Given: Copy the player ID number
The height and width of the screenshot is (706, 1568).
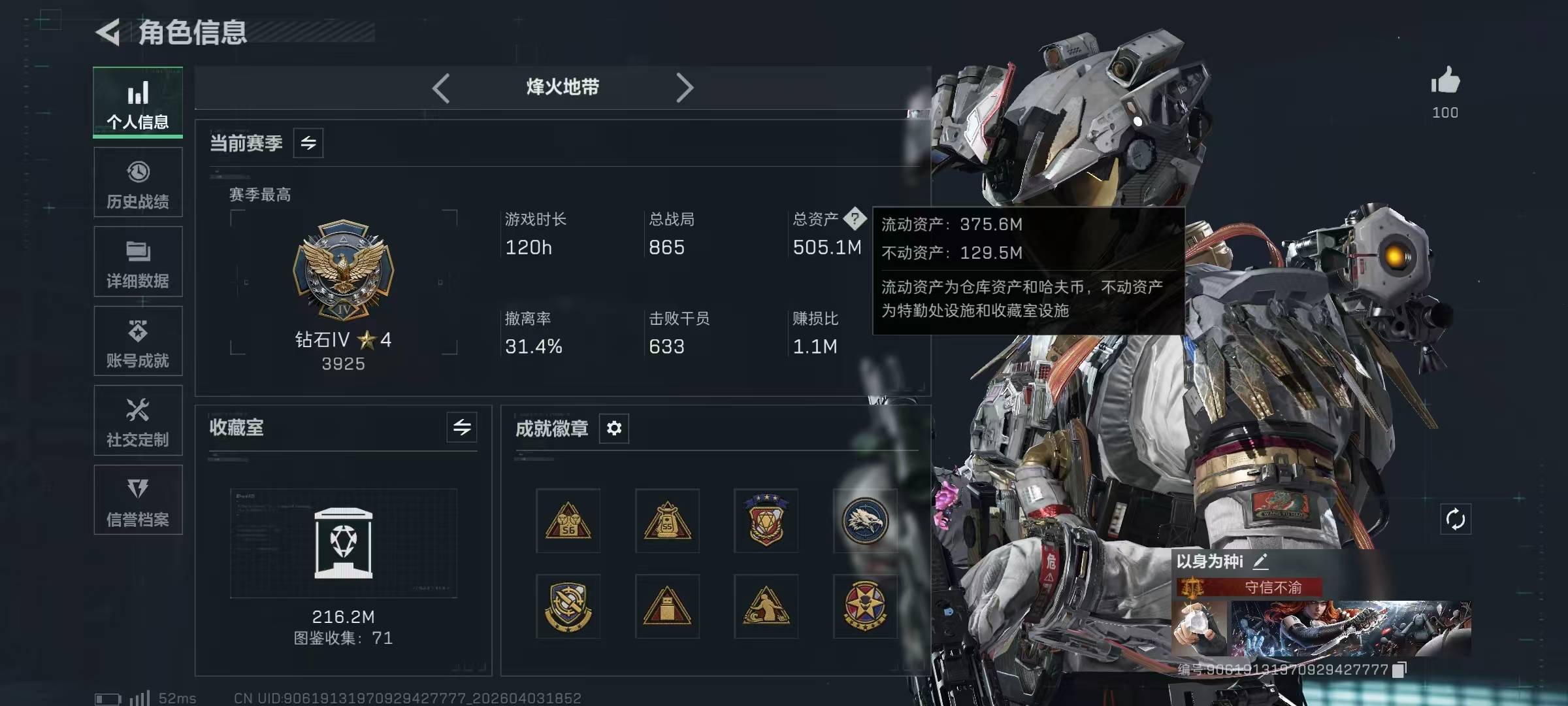Looking at the screenshot, I should pos(1399,670).
